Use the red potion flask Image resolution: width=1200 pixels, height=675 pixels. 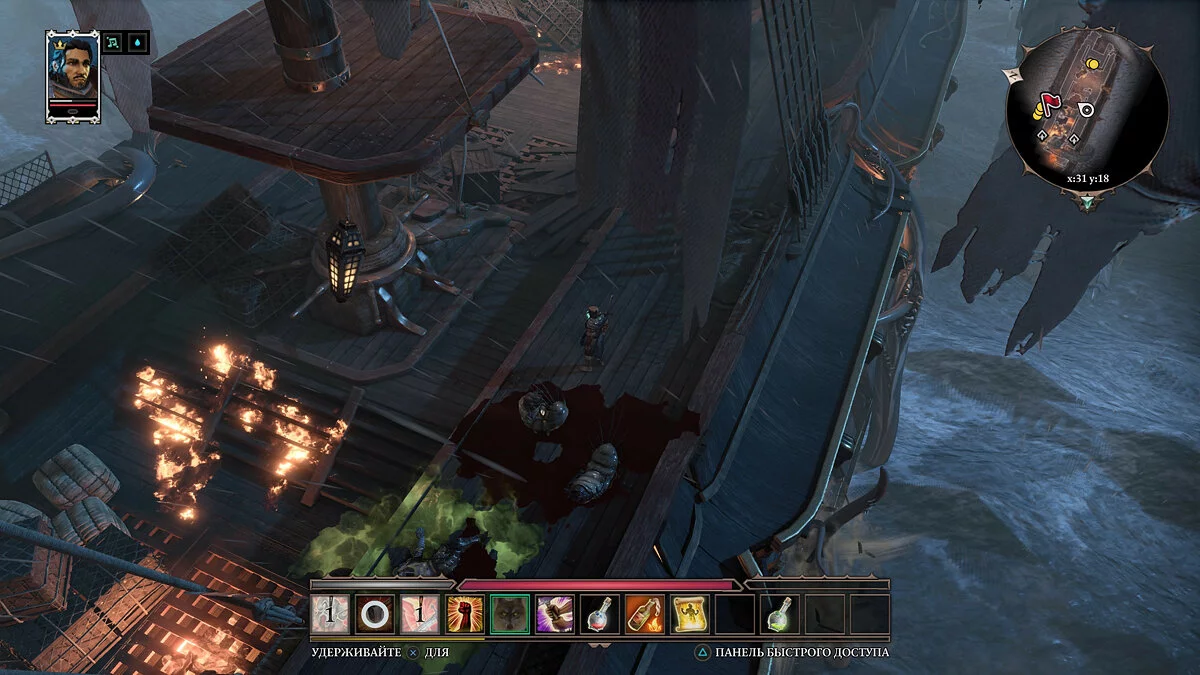[x=600, y=614]
